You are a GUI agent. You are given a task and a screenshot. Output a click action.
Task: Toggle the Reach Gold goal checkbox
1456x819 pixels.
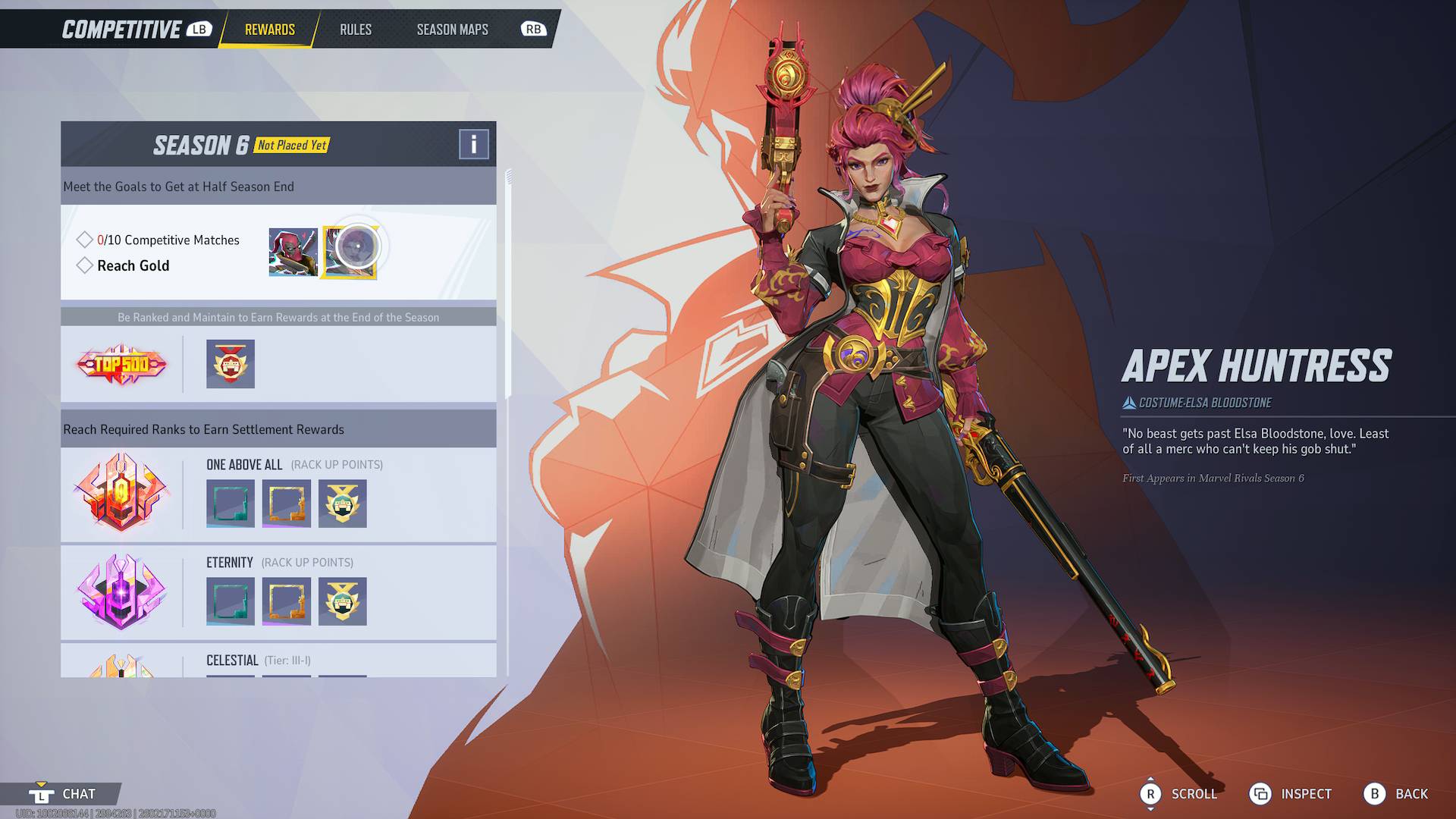tap(84, 265)
